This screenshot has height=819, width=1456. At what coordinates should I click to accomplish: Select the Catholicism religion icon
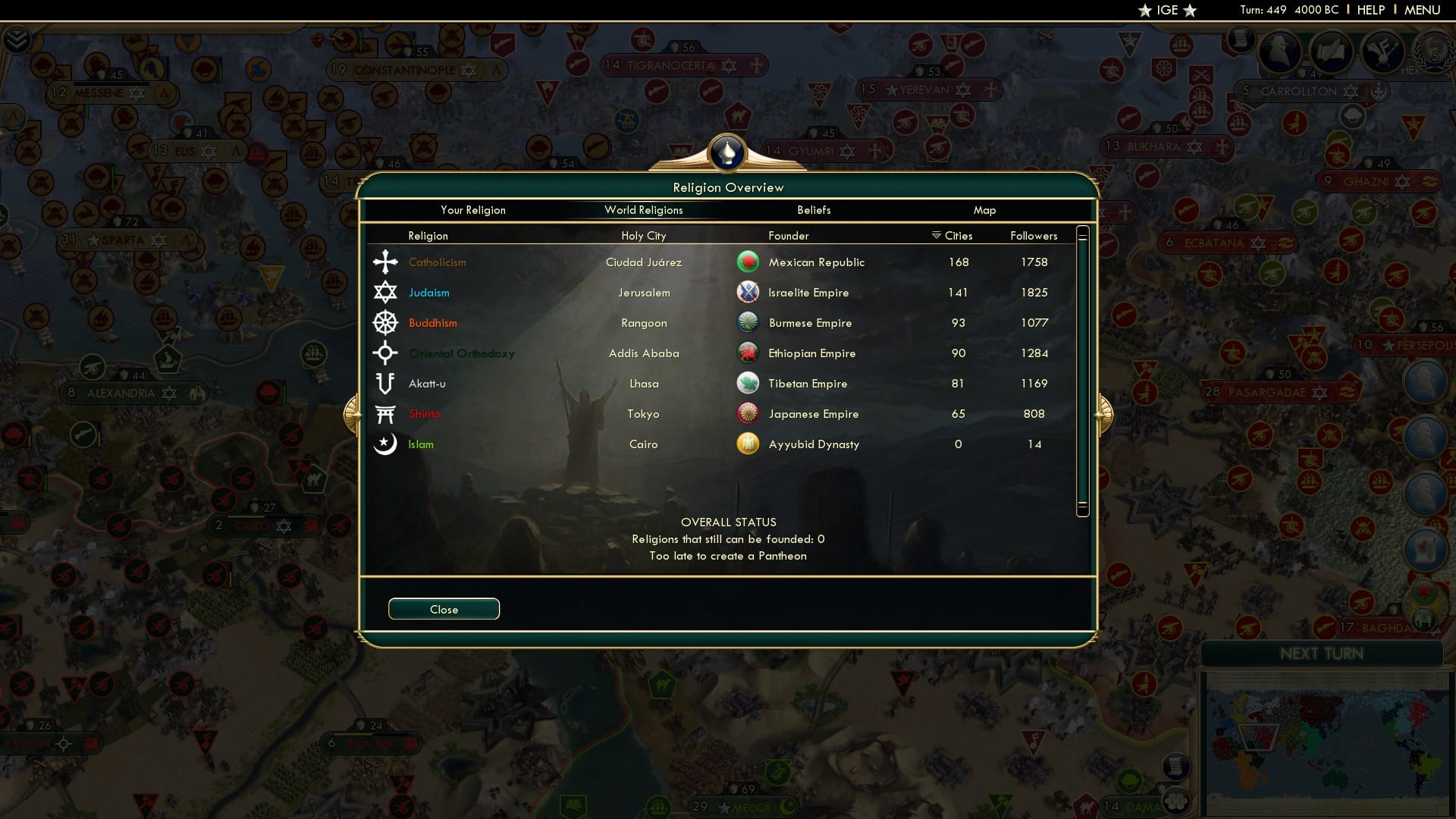pos(385,262)
